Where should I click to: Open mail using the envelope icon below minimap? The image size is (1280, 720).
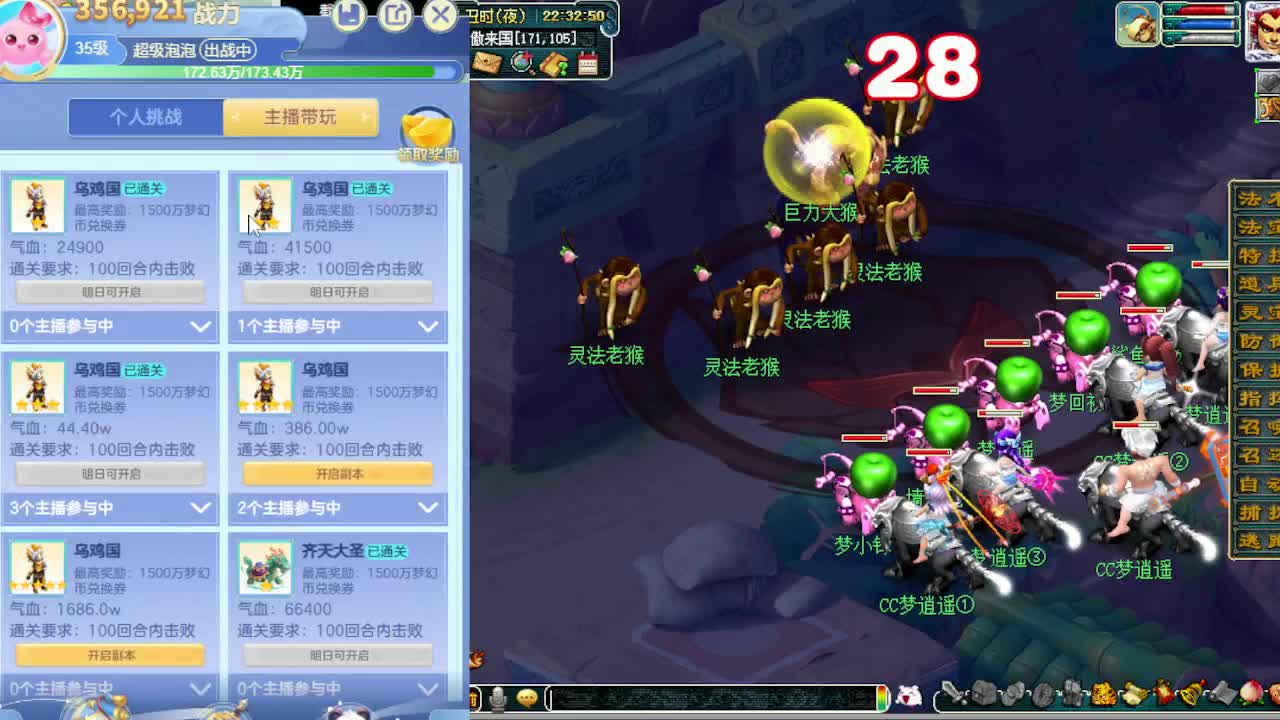click(x=488, y=64)
